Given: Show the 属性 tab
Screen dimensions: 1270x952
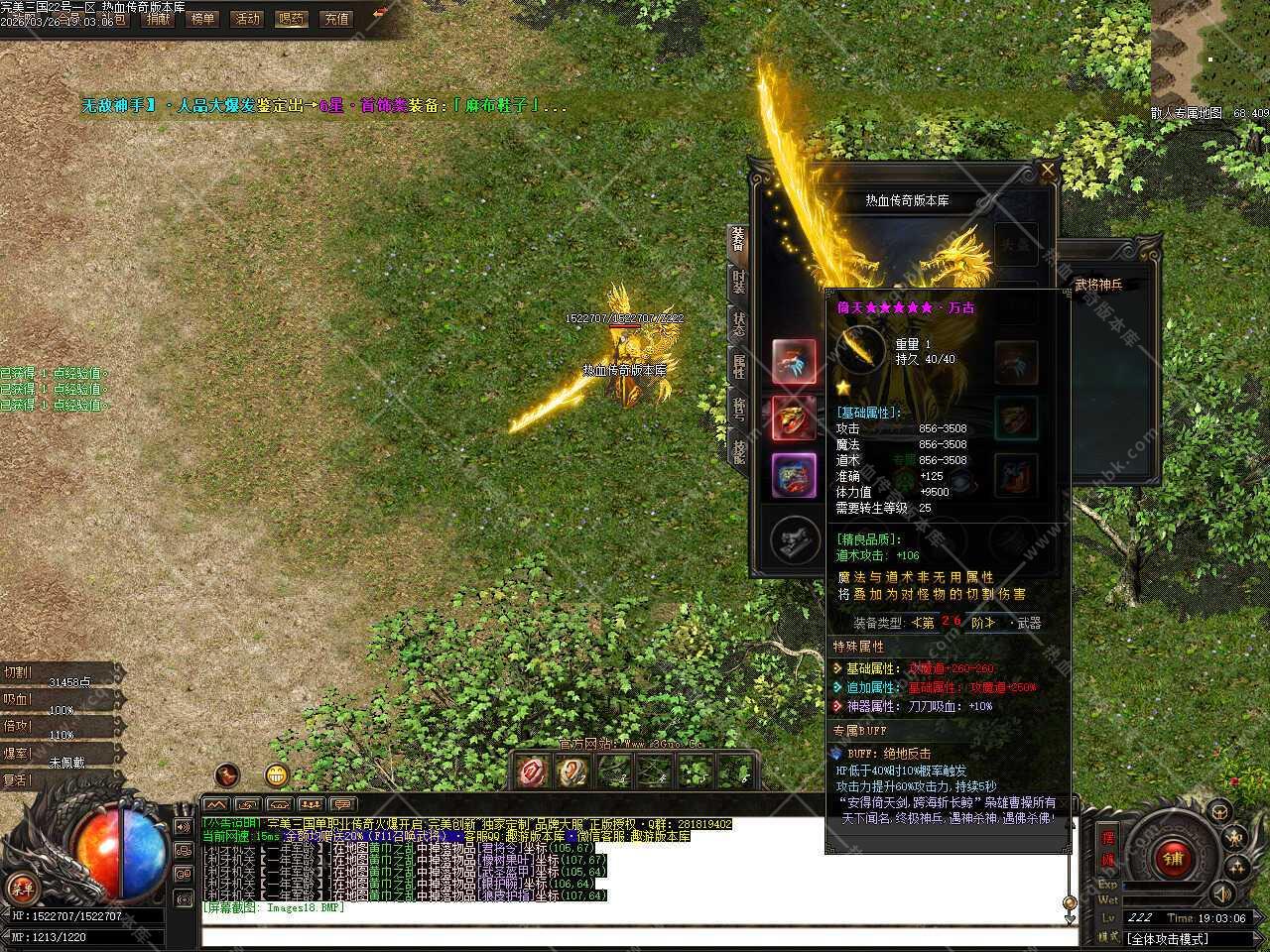Looking at the screenshot, I should pos(739,367).
